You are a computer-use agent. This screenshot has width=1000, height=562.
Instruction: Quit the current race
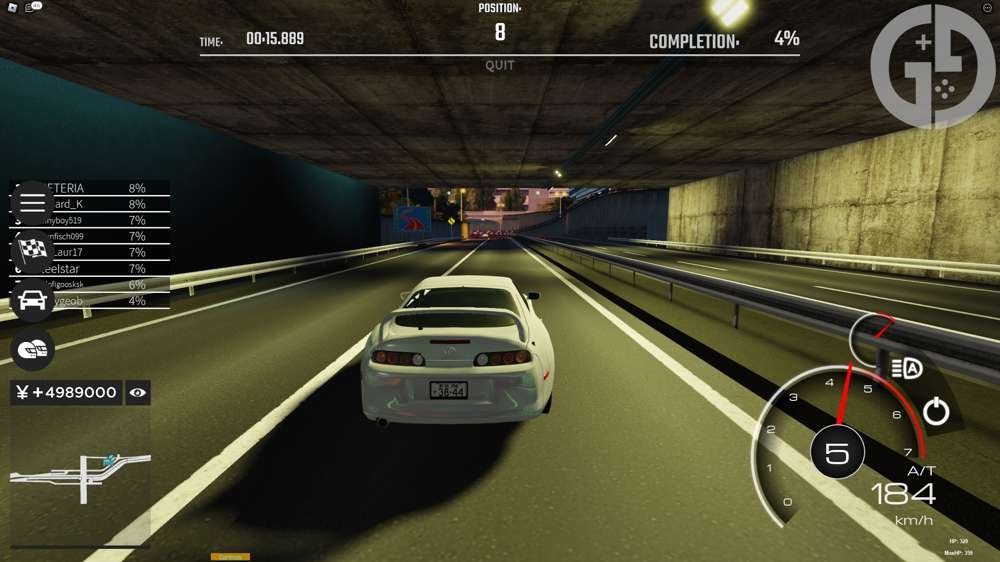coord(500,66)
